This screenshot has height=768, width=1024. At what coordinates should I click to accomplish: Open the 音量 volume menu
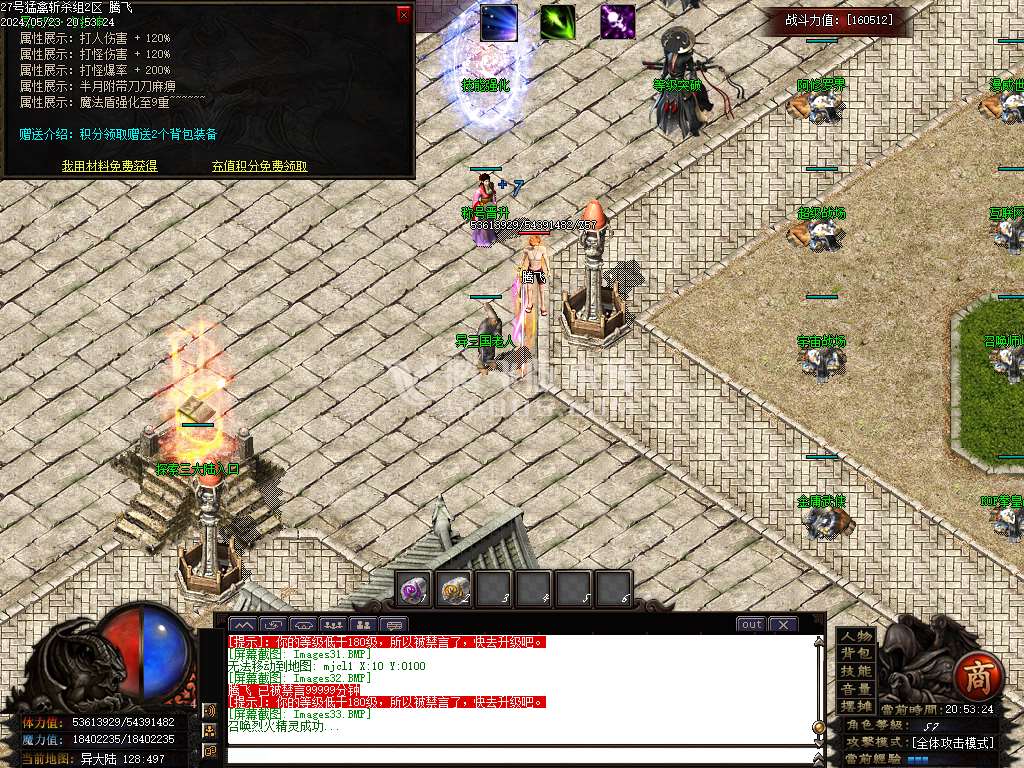click(x=856, y=689)
